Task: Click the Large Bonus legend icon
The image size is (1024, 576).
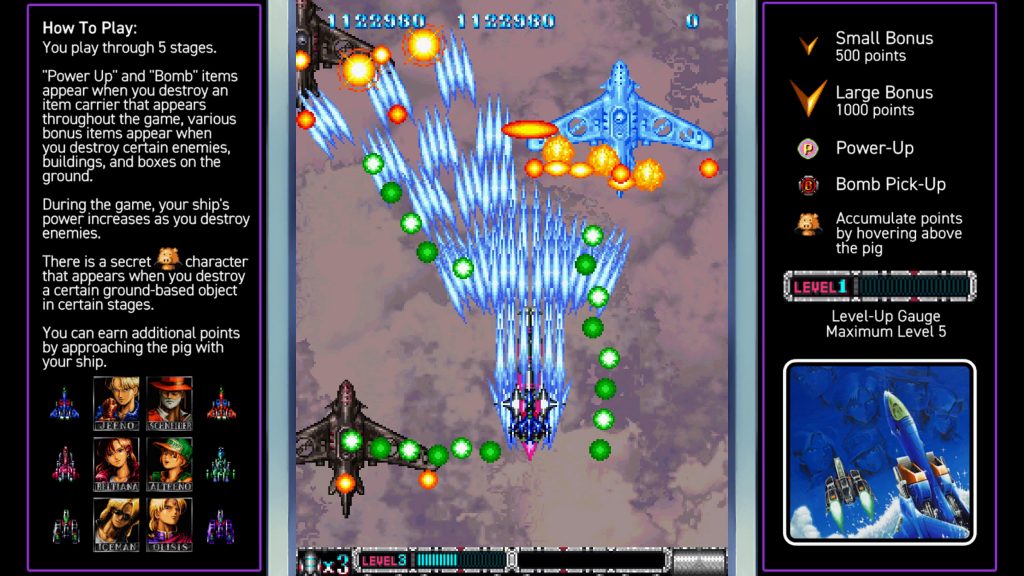Action: pos(806,98)
